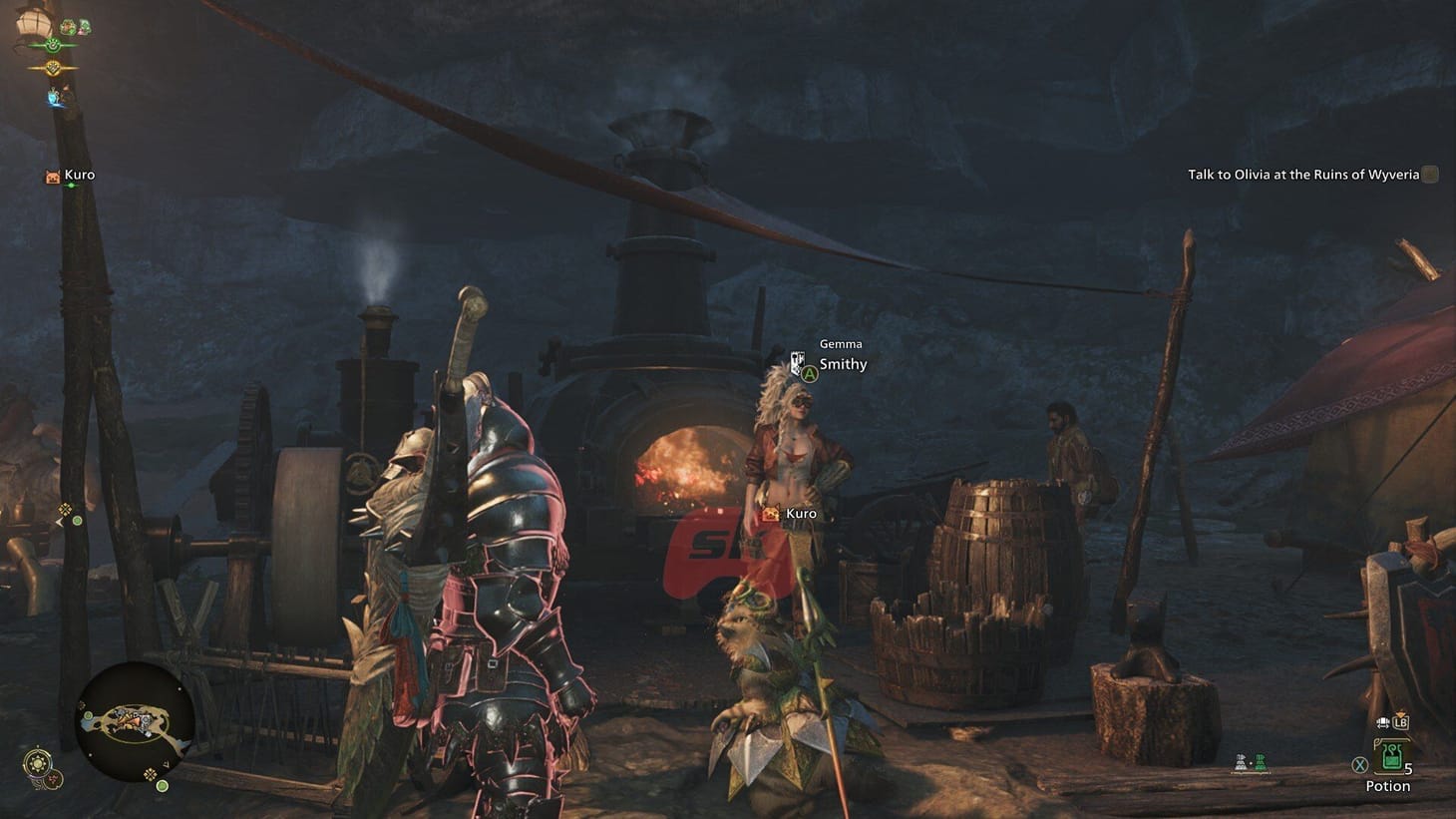Click the white ammo icon left of the green one
The image size is (1456, 819).
click(x=1239, y=761)
